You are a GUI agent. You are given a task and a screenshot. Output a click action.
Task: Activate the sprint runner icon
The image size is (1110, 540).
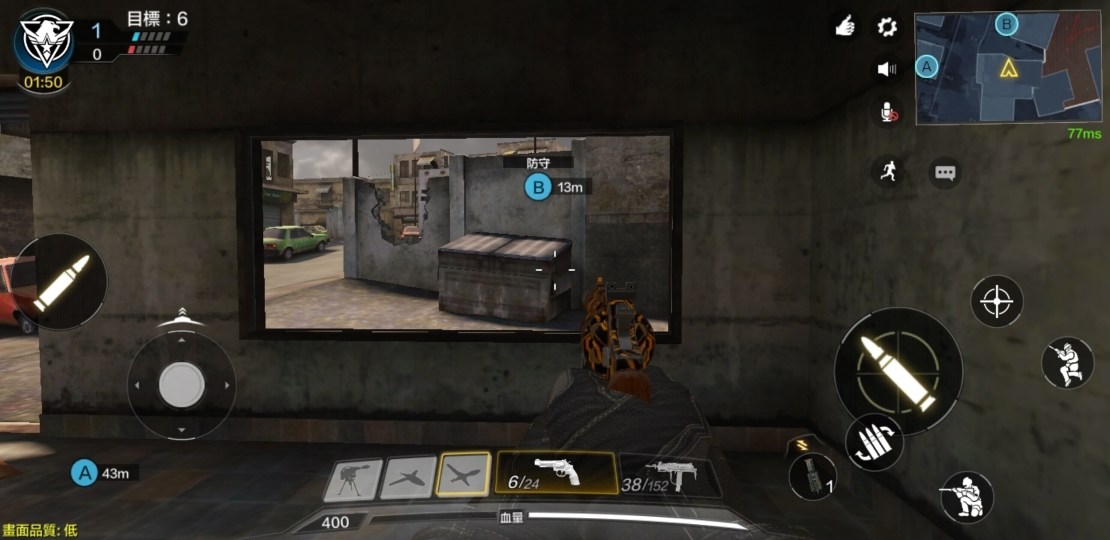(x=887, y=171)
